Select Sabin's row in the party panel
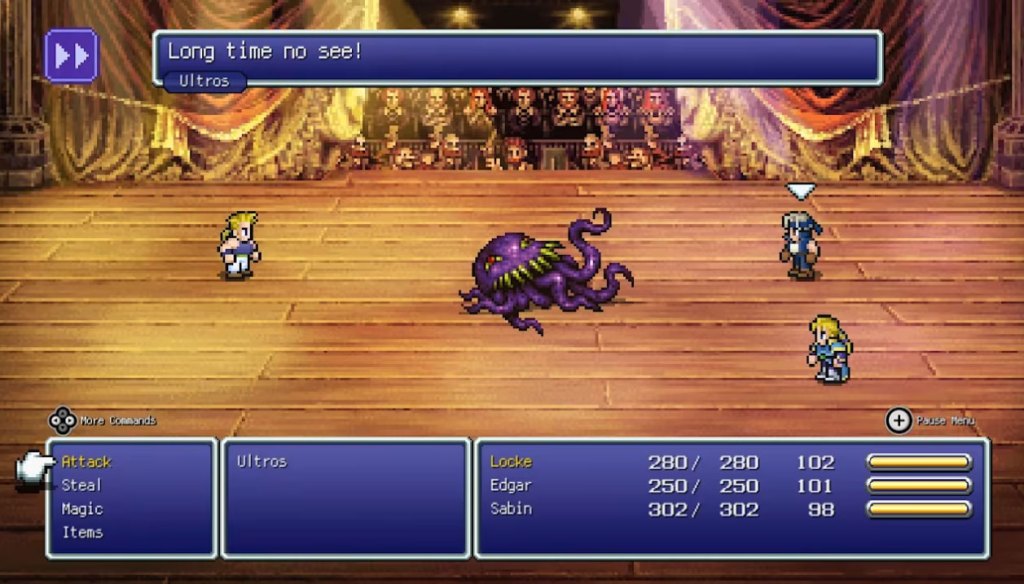 coord(511,509)
